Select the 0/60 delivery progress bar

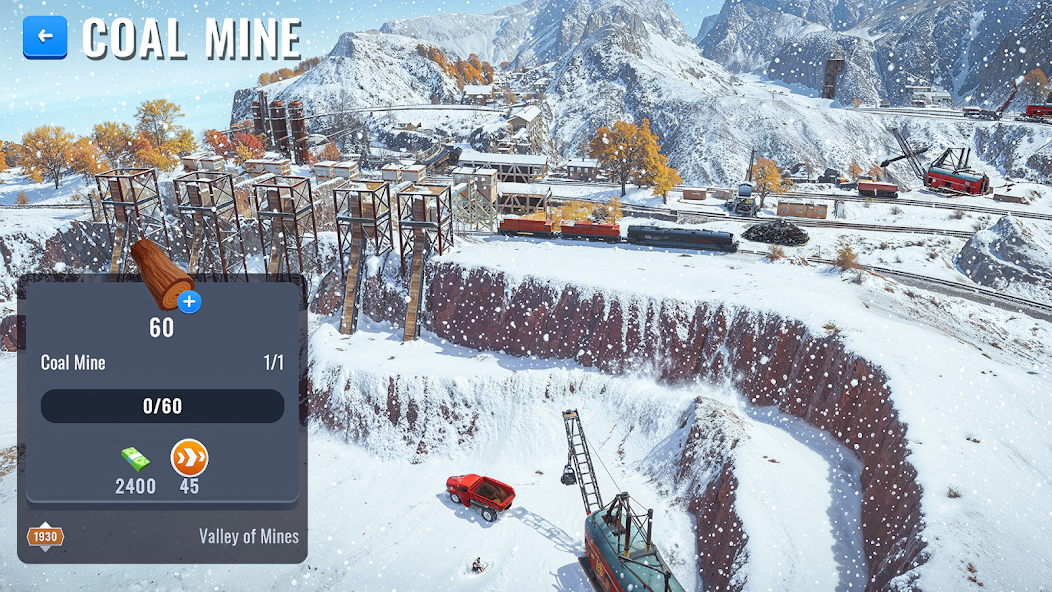(162, 406)
